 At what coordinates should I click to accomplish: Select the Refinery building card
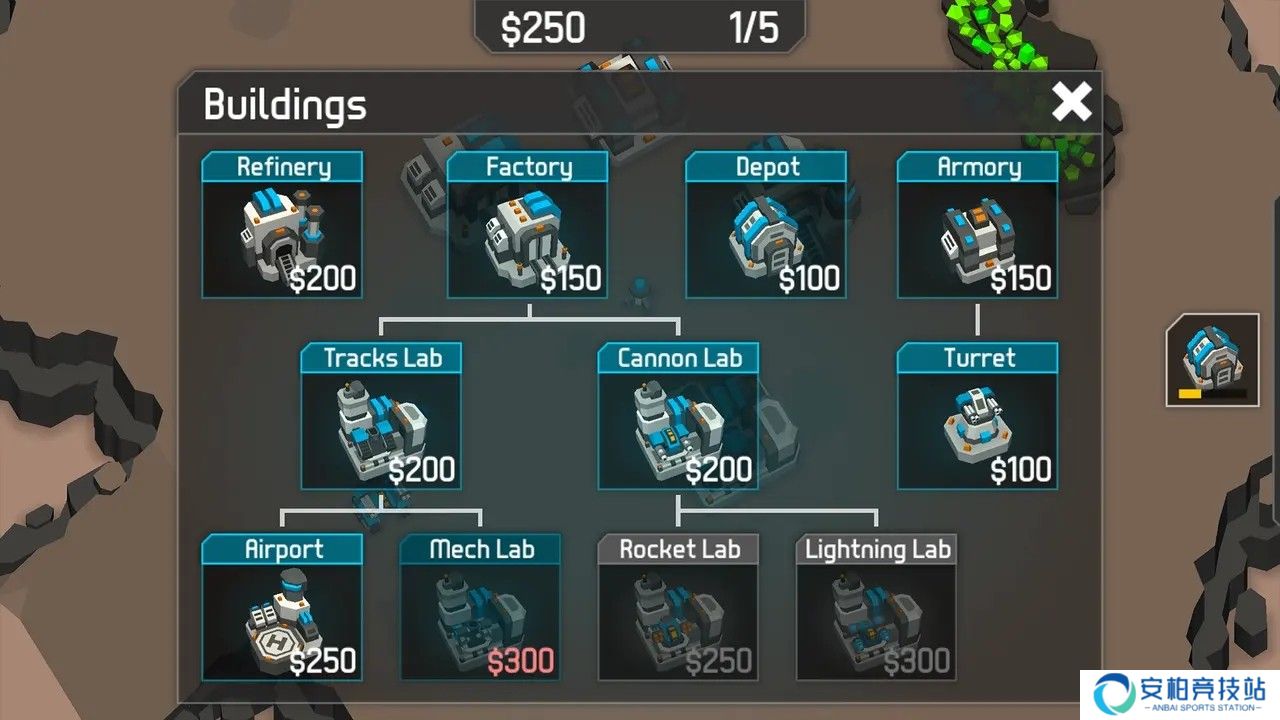282,225
